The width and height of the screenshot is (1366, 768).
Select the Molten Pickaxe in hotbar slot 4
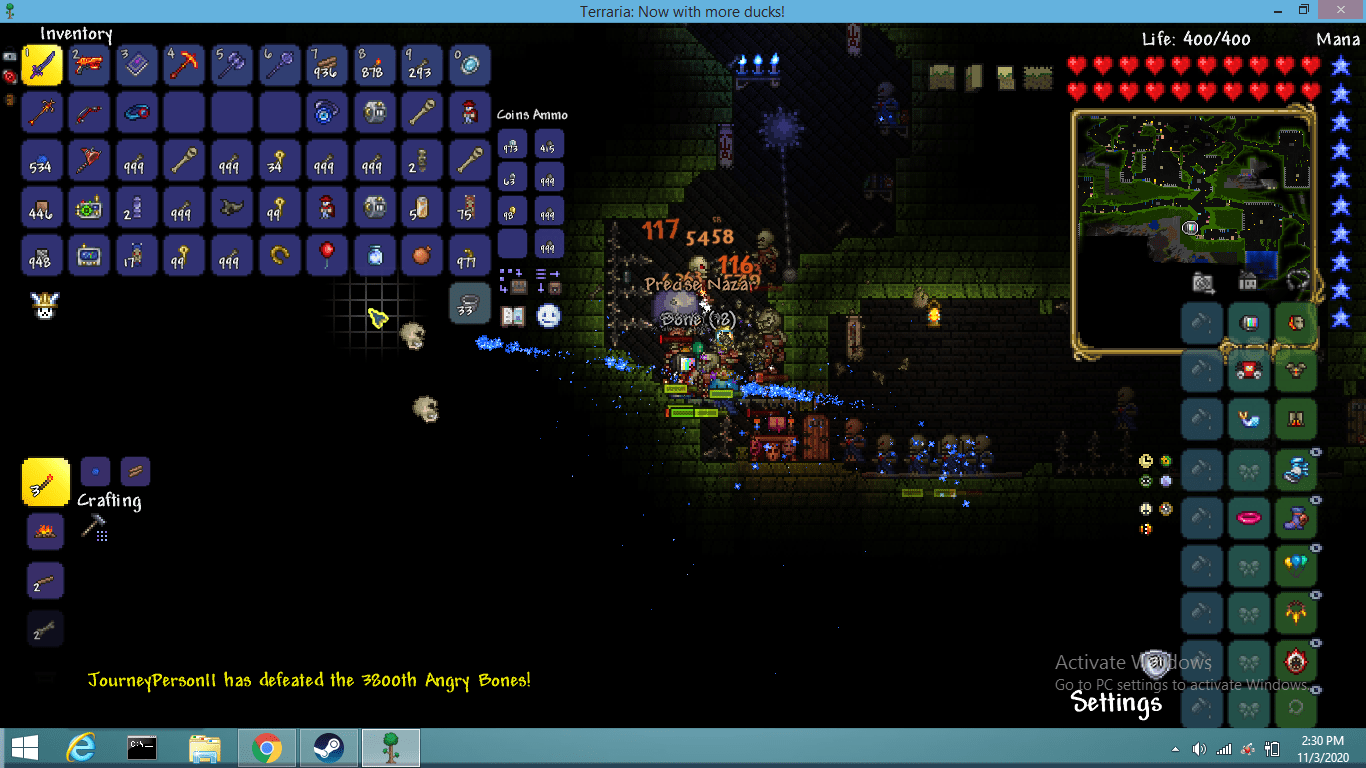(x=184, y=65)
